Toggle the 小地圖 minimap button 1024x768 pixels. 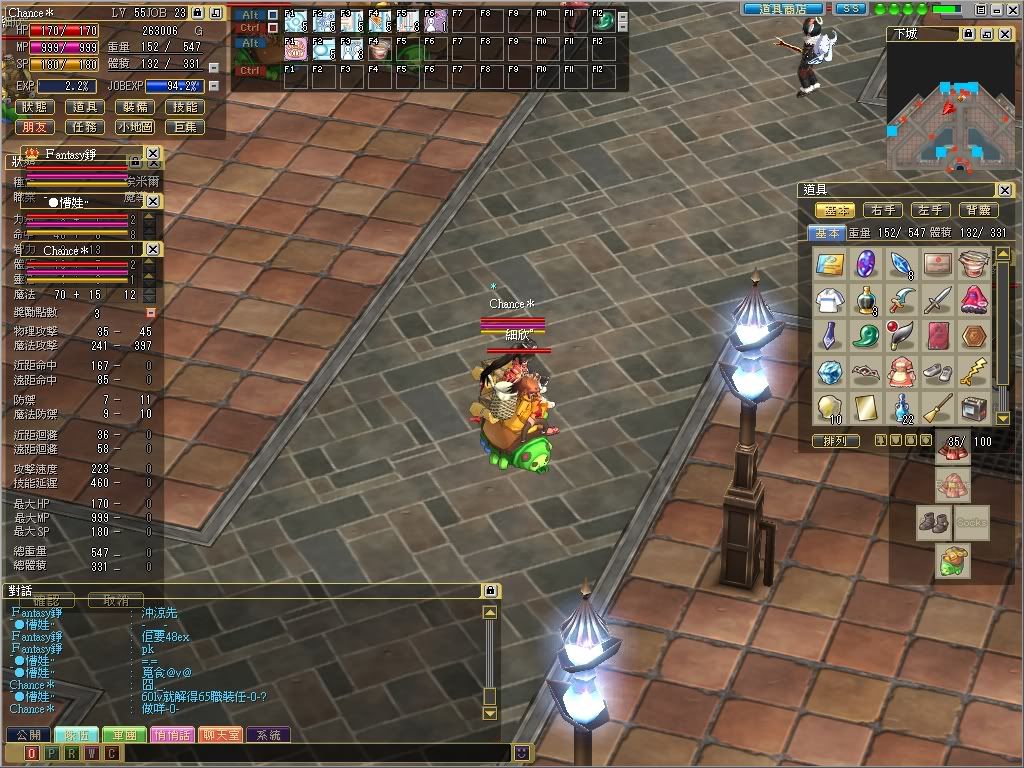pyautogui.click(x=135, y=127)
